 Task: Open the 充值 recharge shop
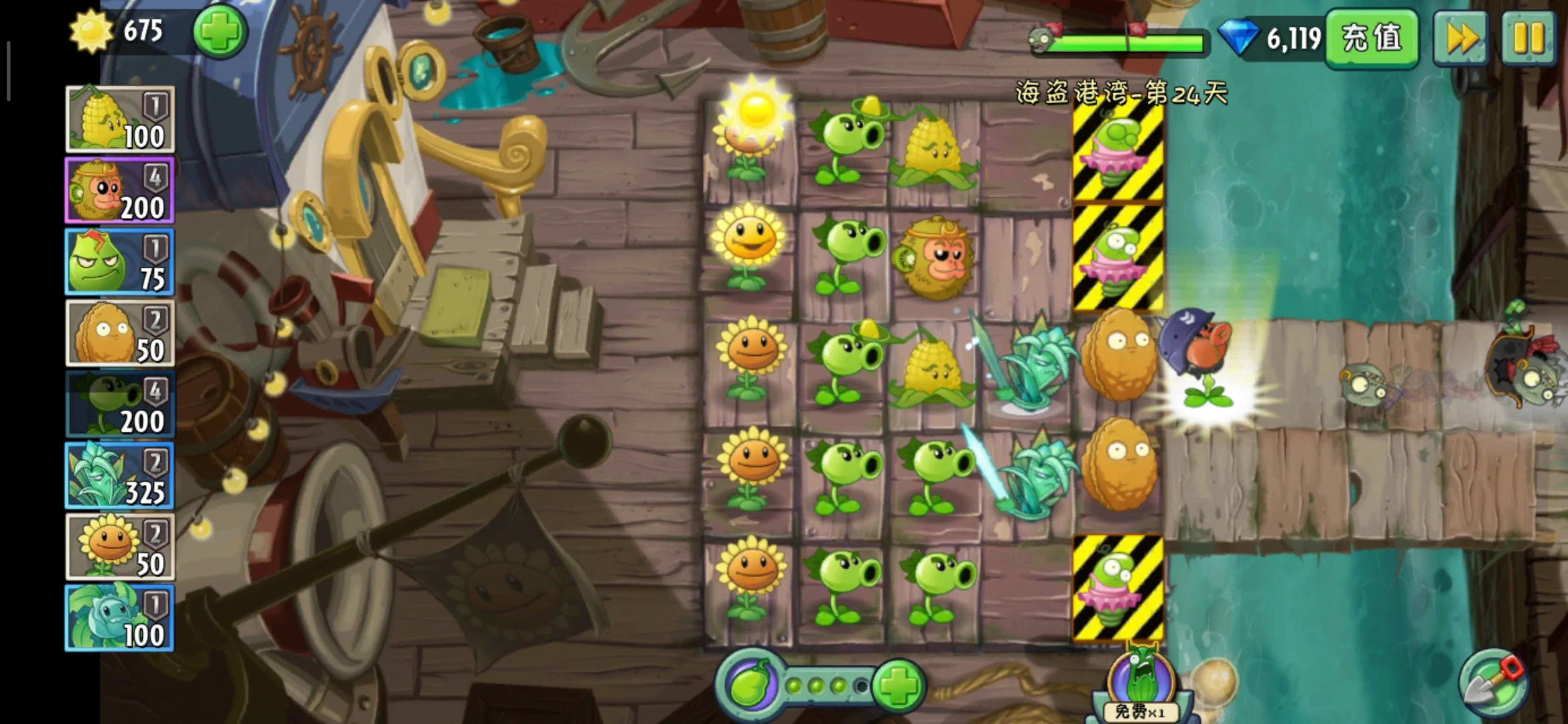1371,38
